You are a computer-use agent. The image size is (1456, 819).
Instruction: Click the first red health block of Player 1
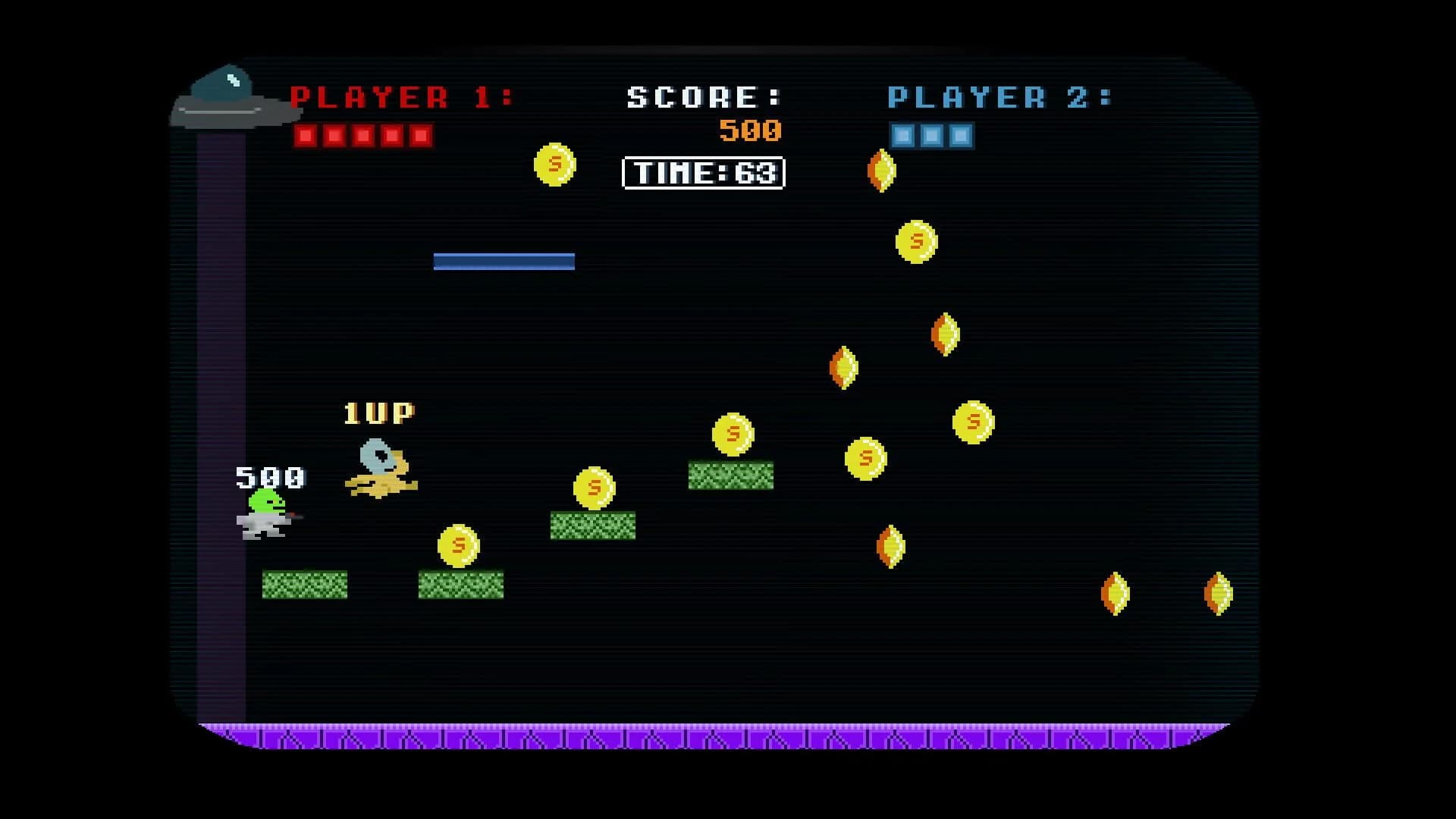pos(306,136)
